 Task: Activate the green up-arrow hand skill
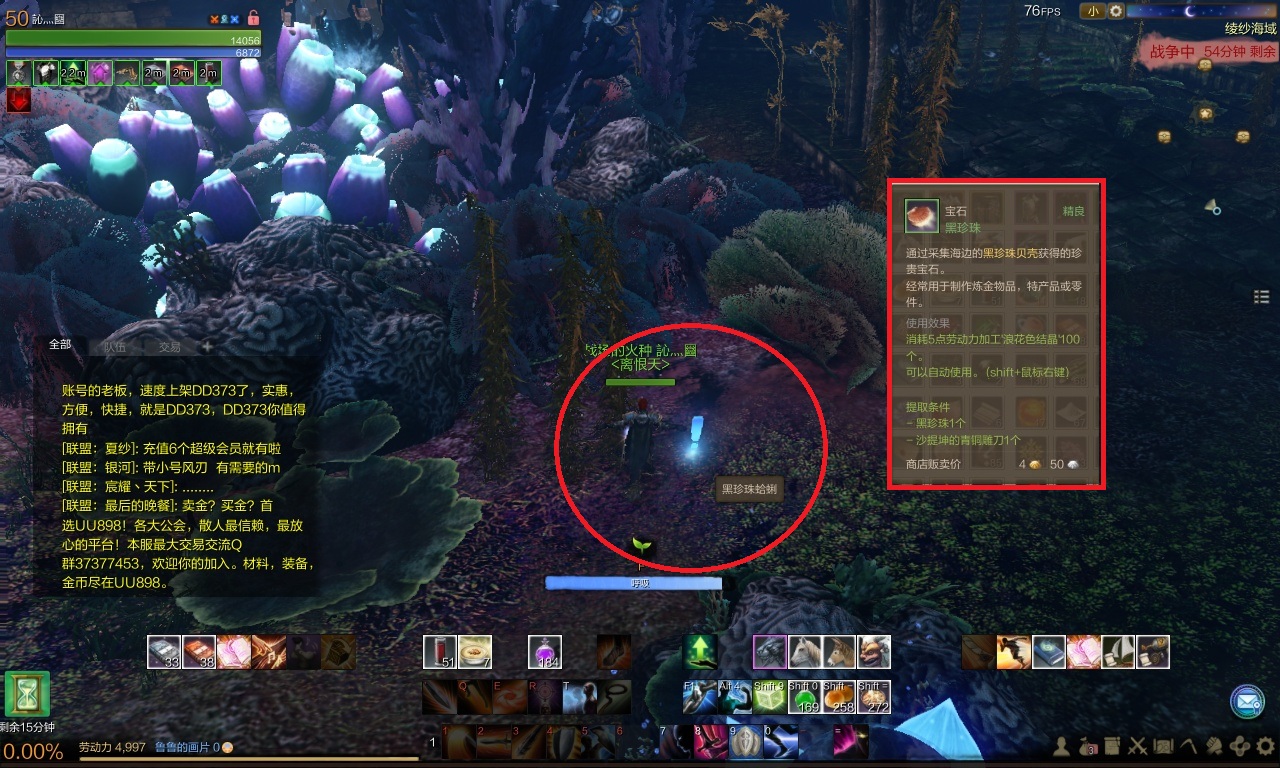pyautogui.click(x=700, y=652)
